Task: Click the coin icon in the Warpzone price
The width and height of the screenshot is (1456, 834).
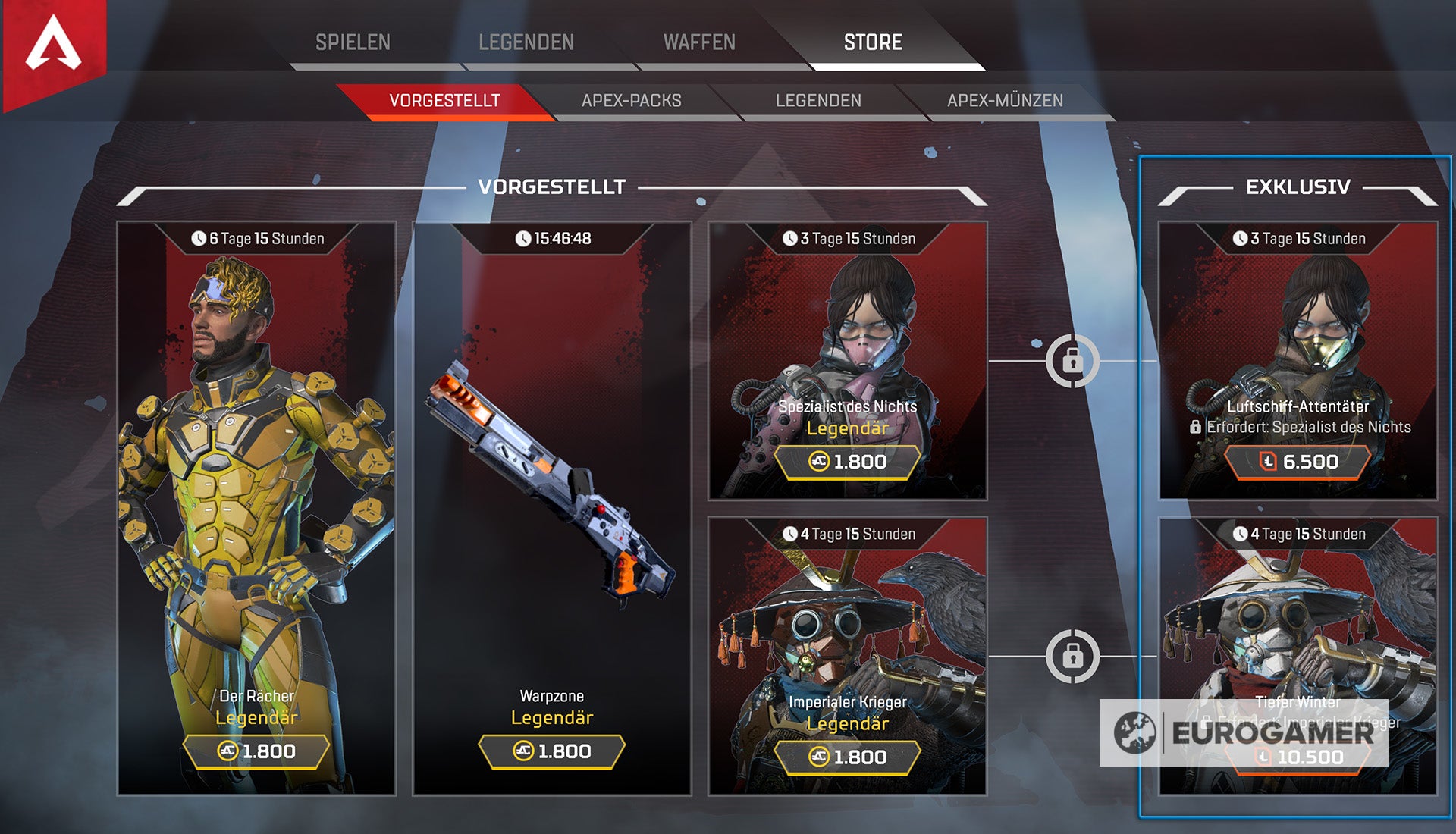Action: pyautogui.click(x=522, y=751)
